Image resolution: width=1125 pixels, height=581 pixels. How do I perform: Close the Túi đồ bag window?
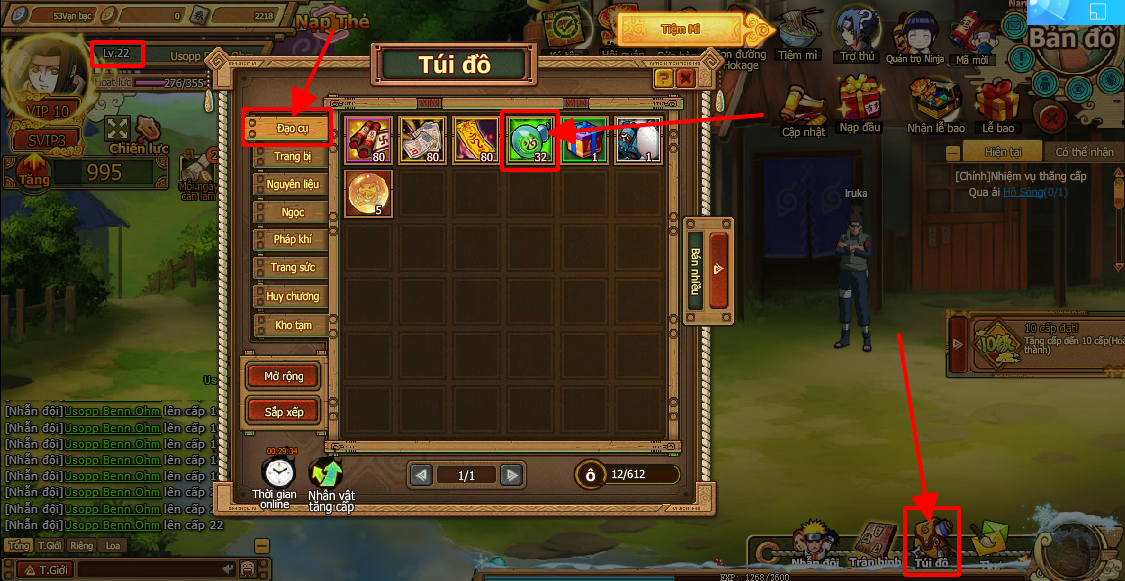[685, 77]
